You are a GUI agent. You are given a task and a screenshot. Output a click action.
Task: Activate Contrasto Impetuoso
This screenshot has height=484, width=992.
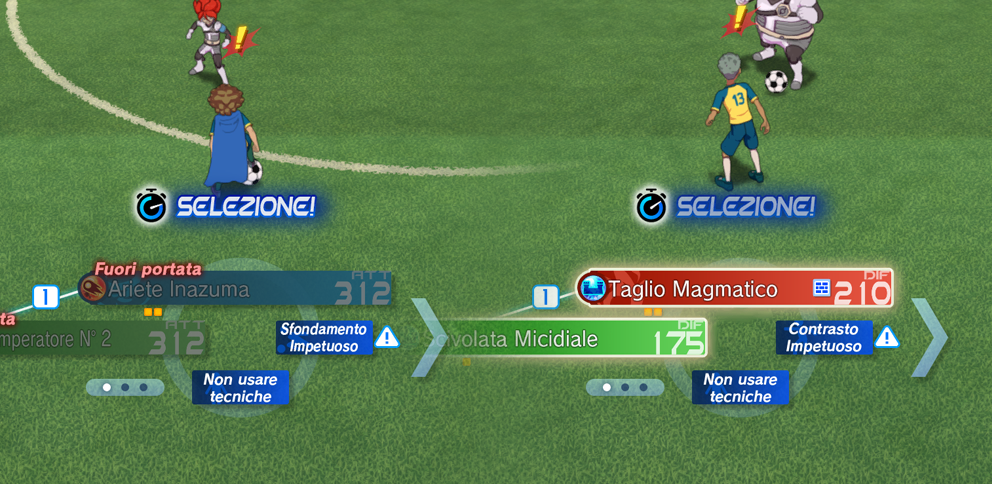824,338
